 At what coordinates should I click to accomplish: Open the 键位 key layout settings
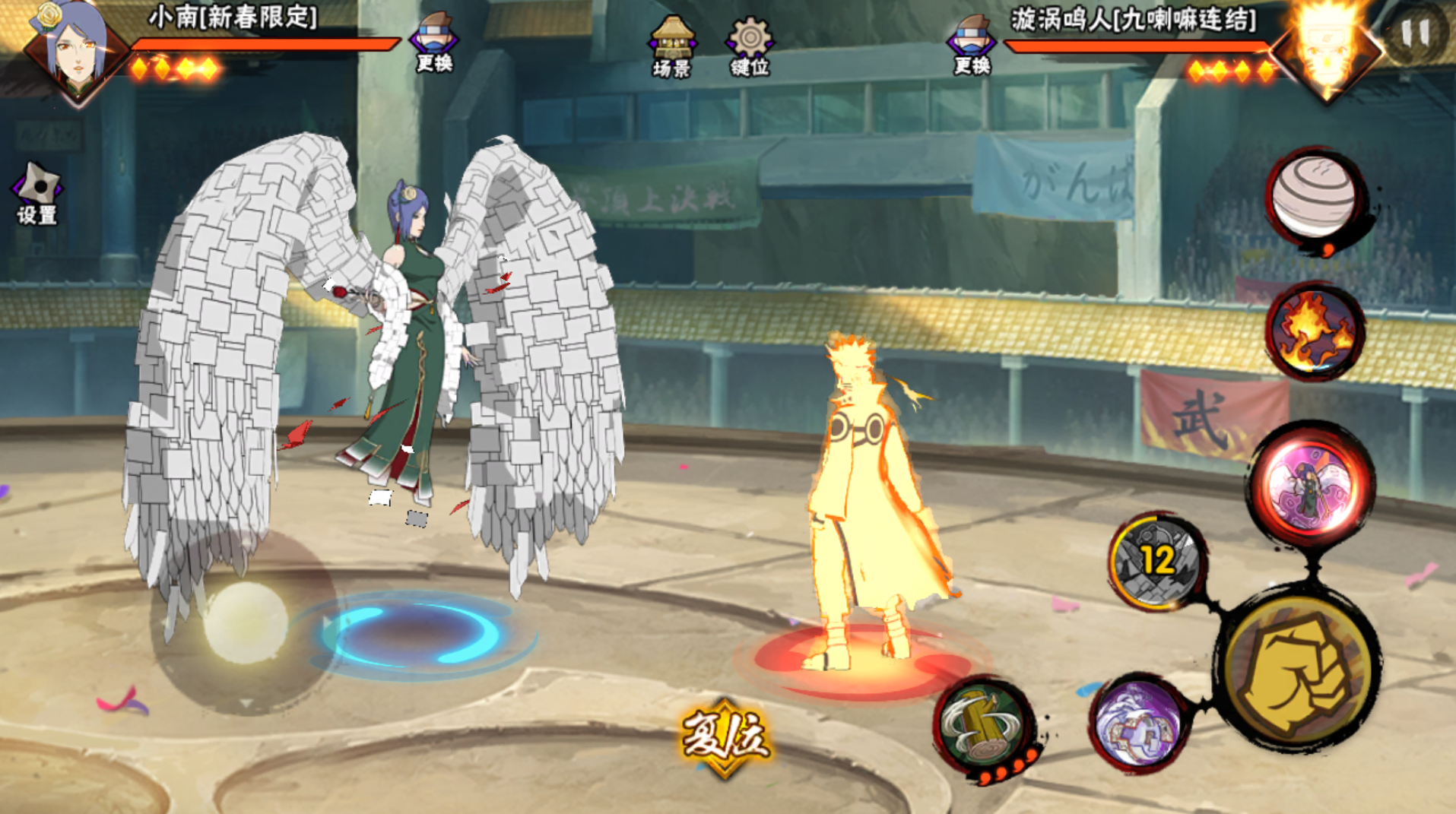(x=750, y=46)
